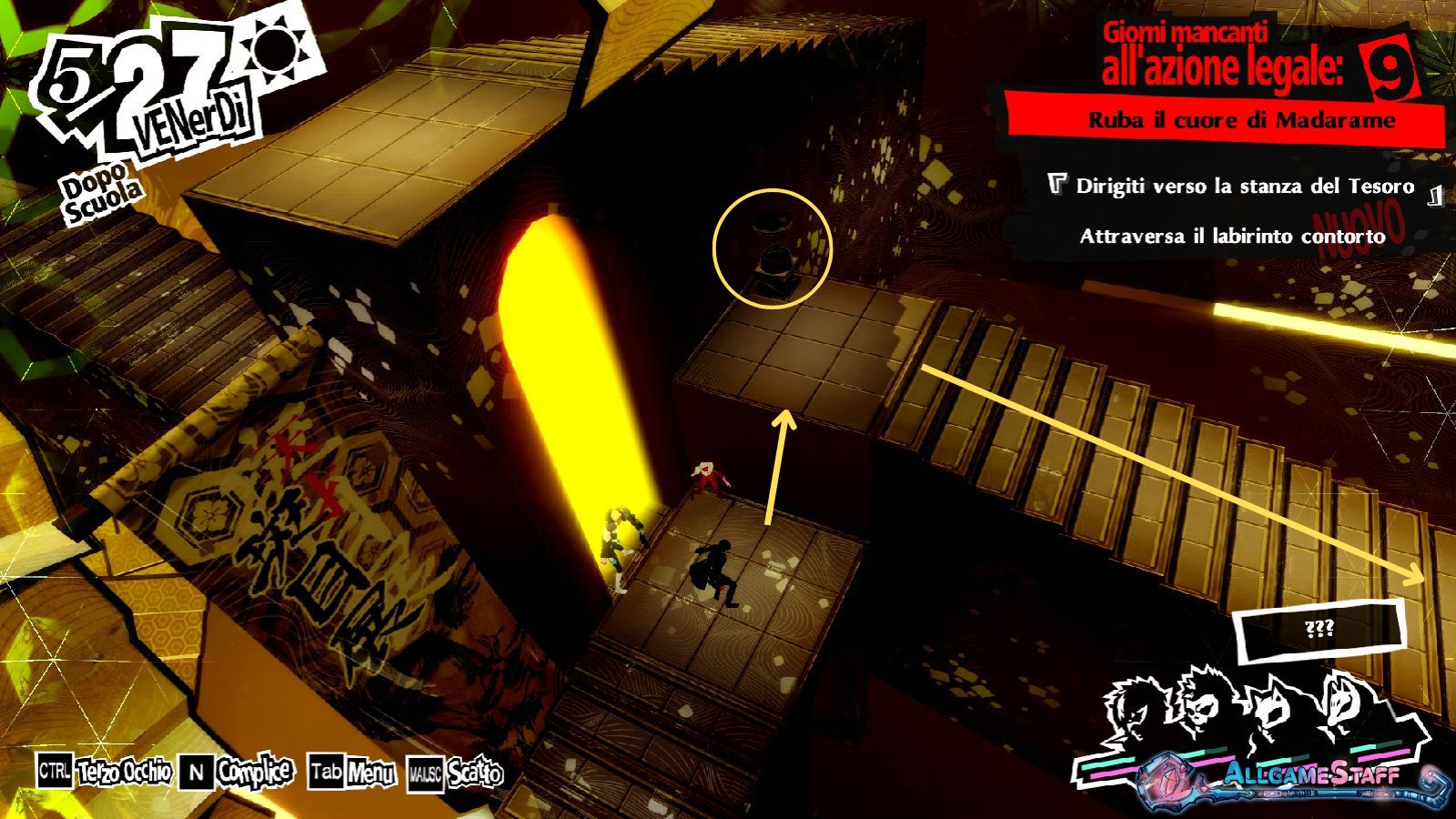Select objective 'Dirigiti verso la stanza del Tesoro'
The width and height of the screenshot is (1456, 819).
1245,187
